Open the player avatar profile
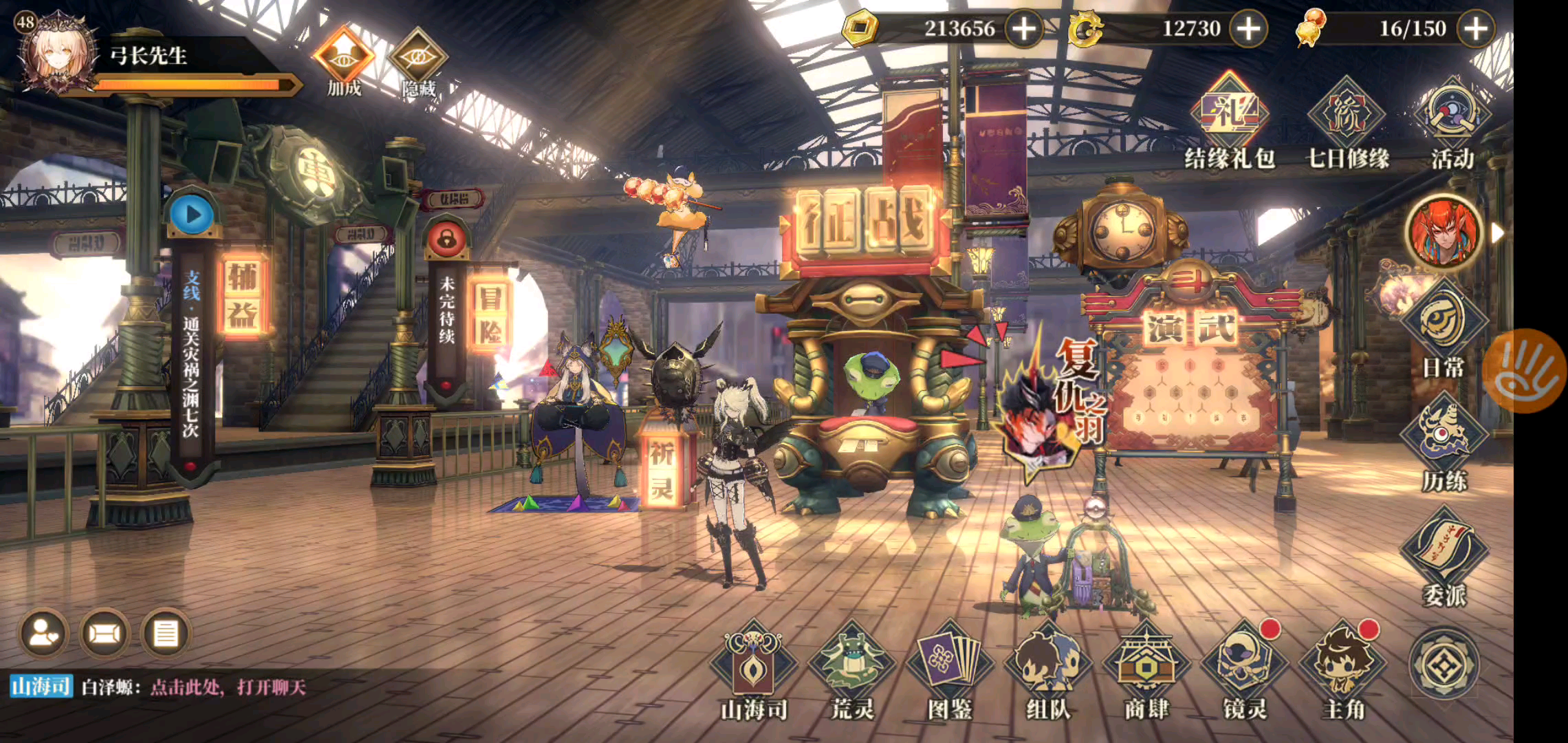This screenshot has height=743, width=1568. [56, 52]
